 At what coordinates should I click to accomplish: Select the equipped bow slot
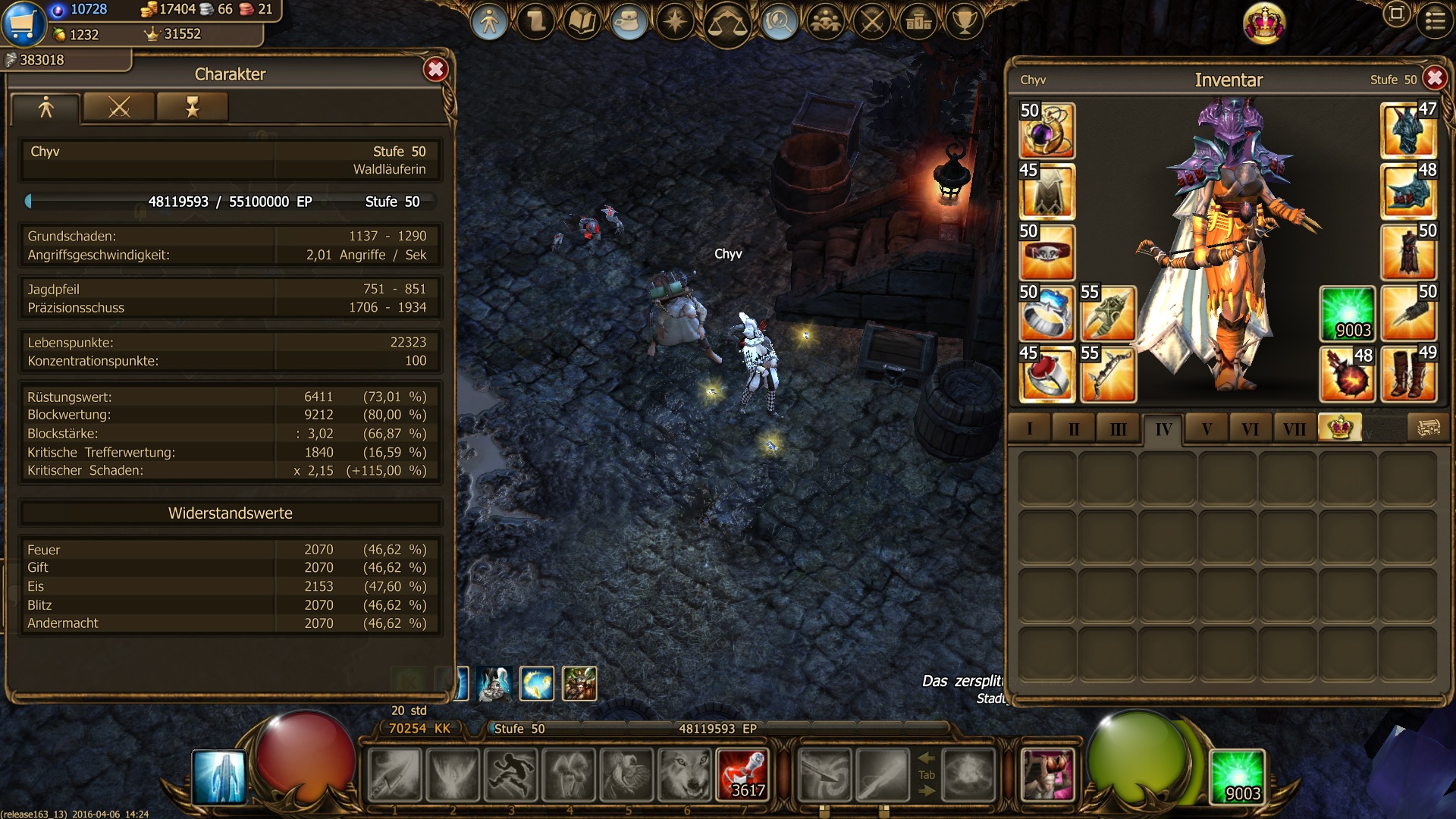[x=1107, y=374]
